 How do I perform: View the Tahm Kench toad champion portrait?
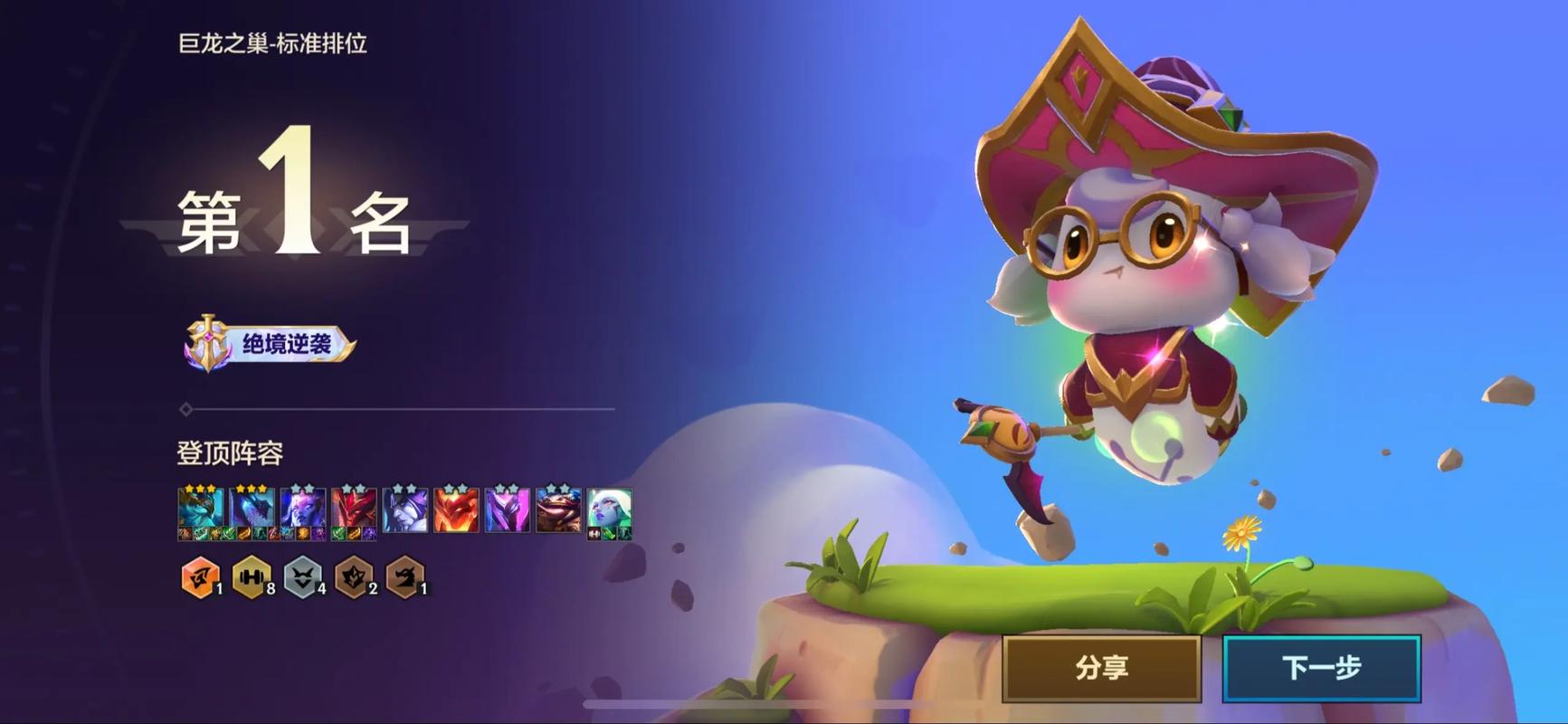pyautogui.click(x=558, y=510)
